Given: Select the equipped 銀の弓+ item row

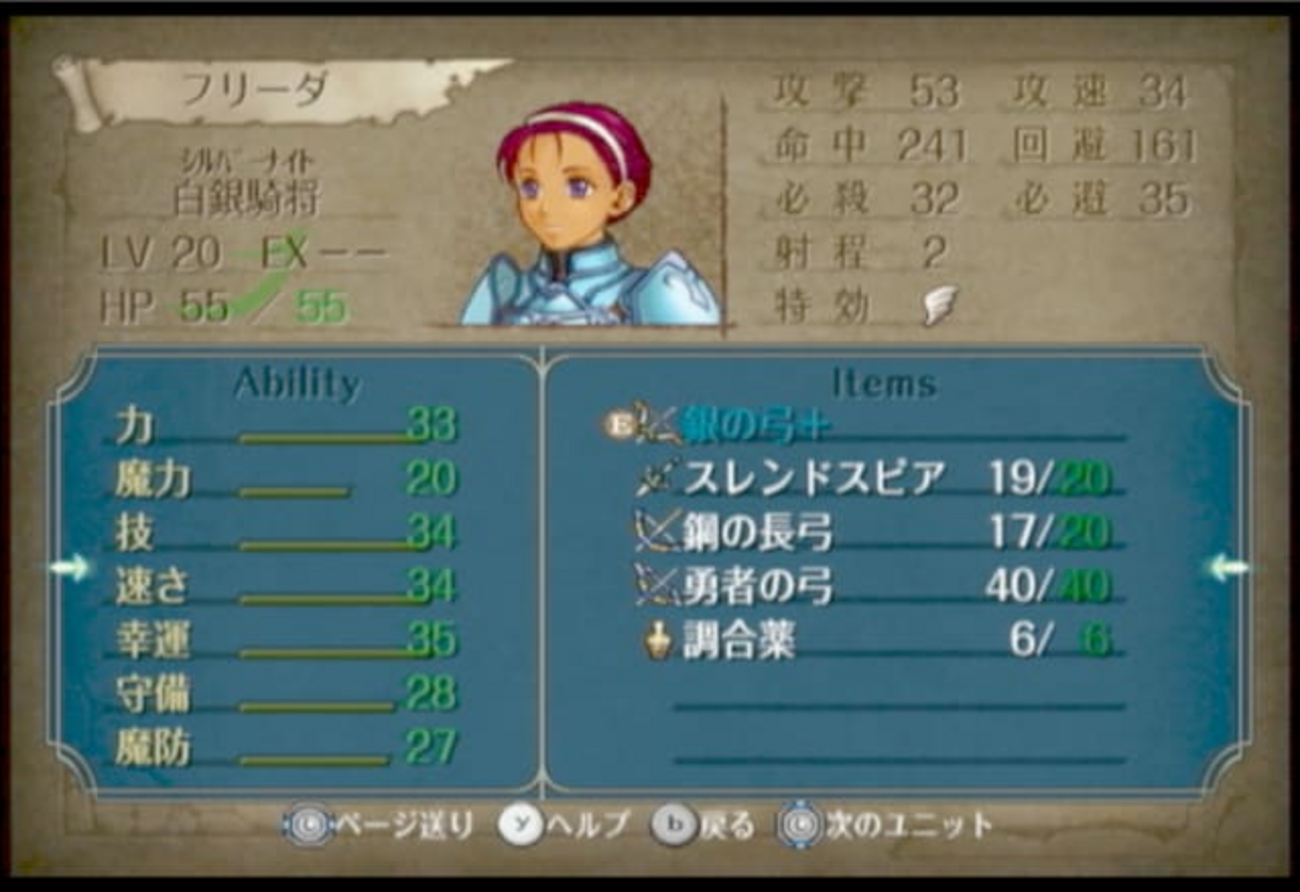Looking at the screenshot, I should click(756, 426).
